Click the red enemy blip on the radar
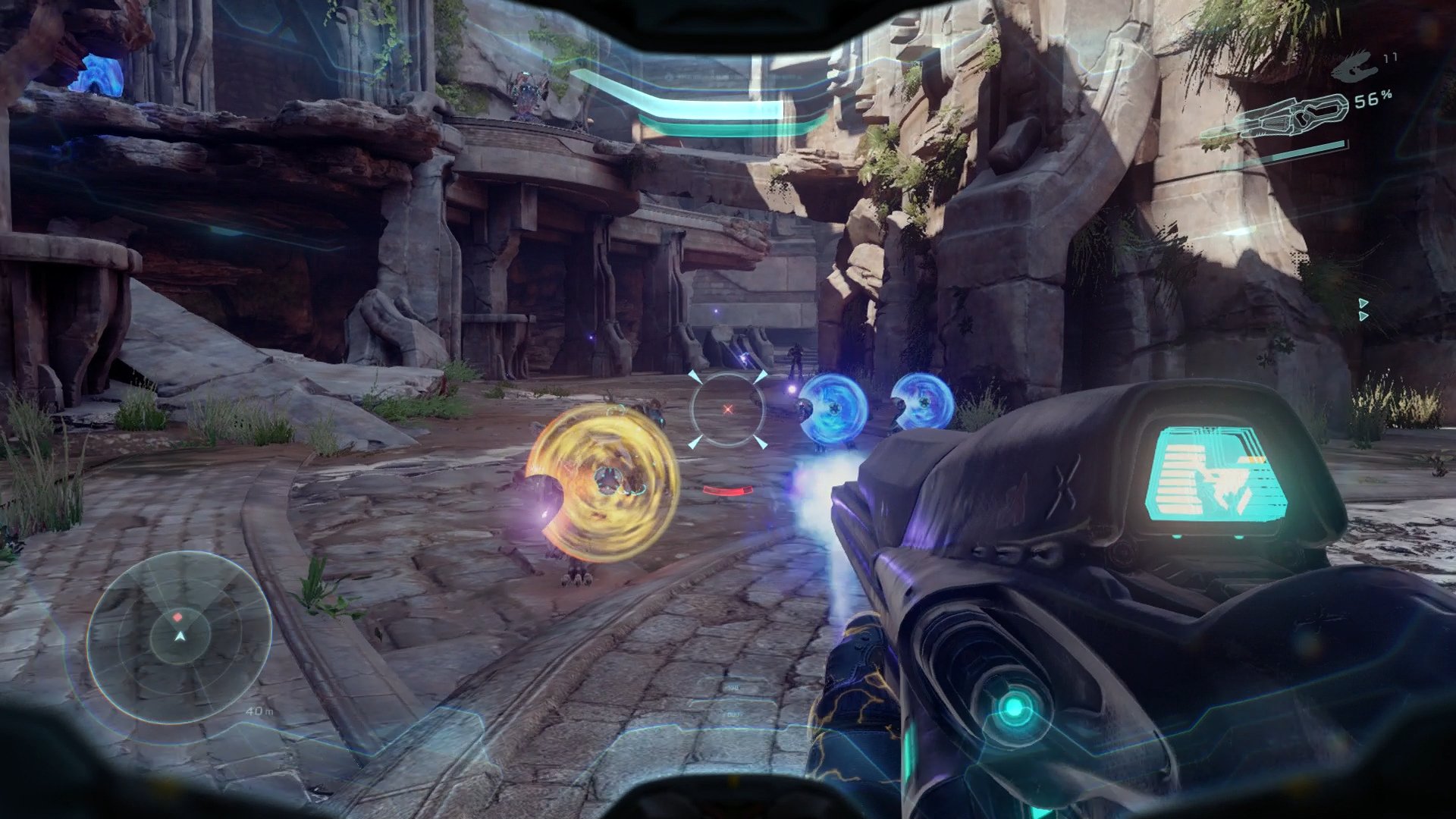This screenshot has height=819, width=1456. pos(178,618)
